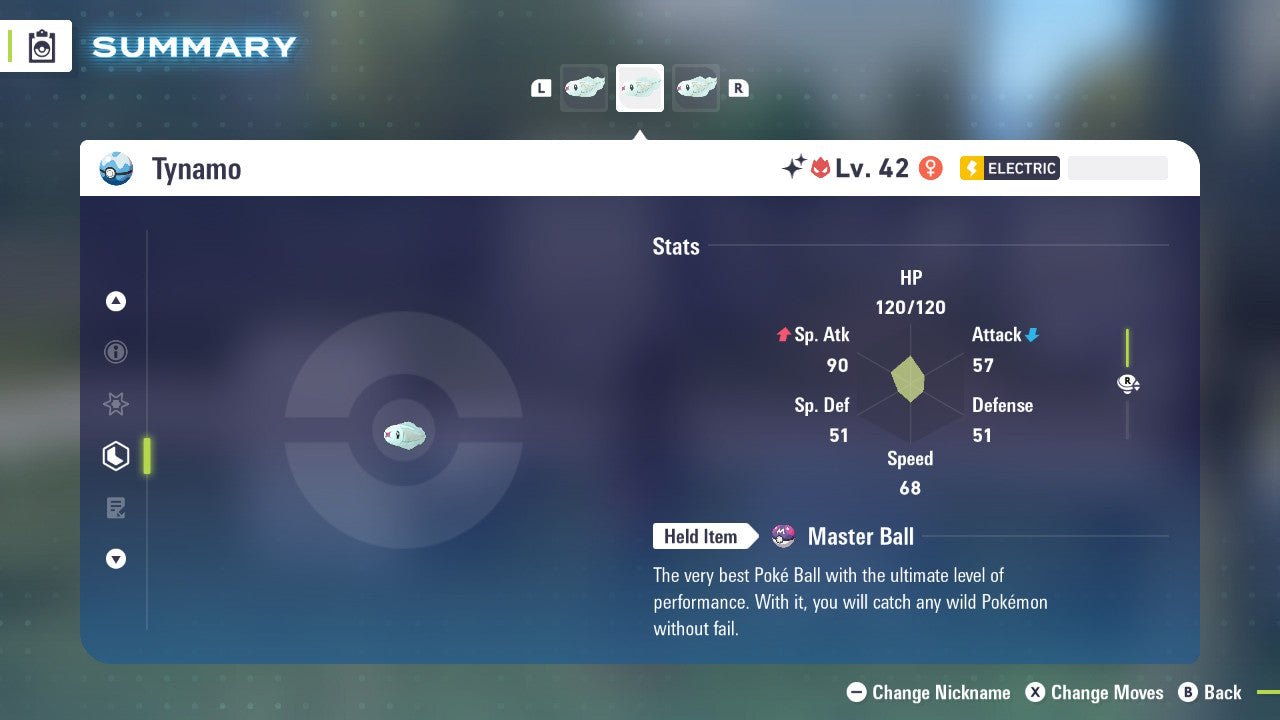Screen dimensions: 1280x720
Task: Click the up arrow to view previous page
Action: (116, 301)
